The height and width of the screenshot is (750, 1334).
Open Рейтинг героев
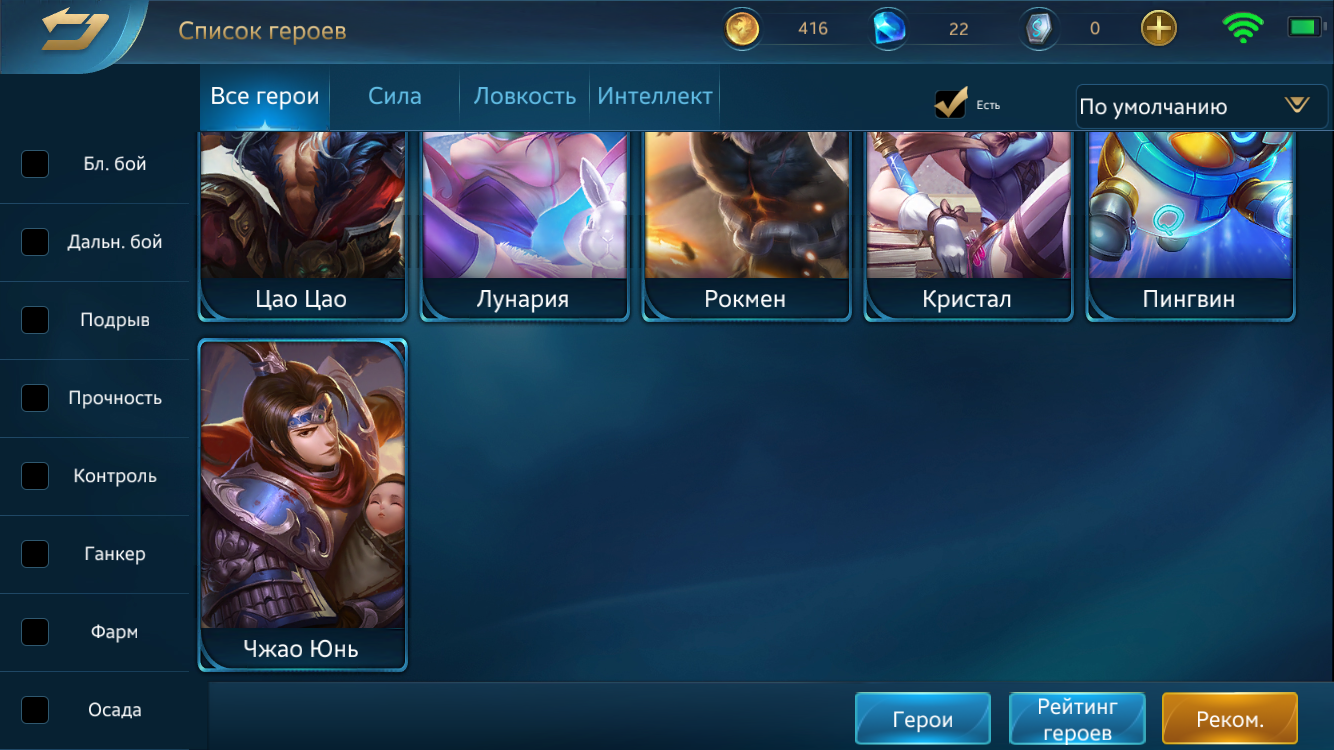pyautogui.click(x=1077, y=718)
